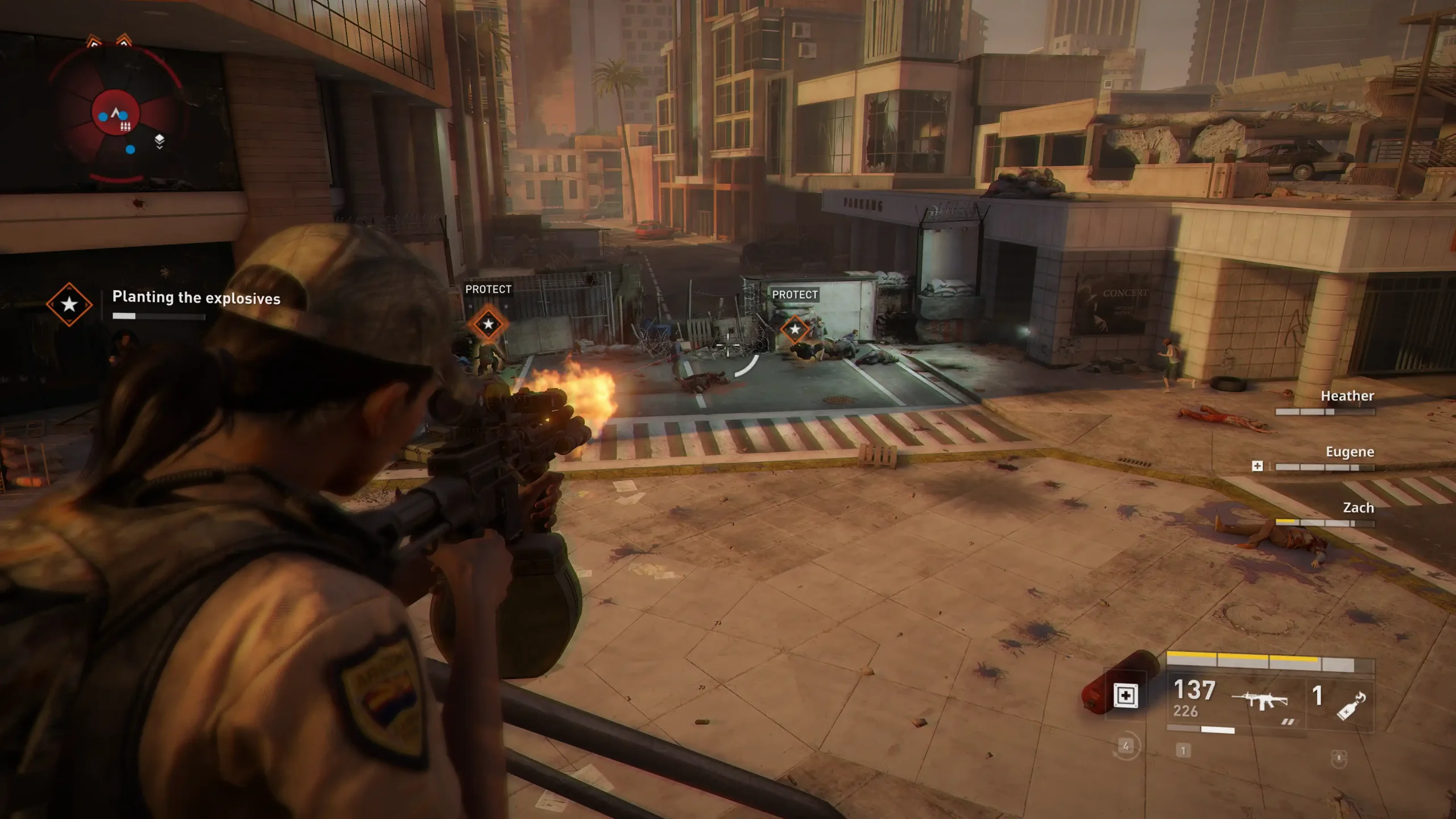Image resolution: width=1456 pixels, height=819 pixels.
Task: Select teammate Eugene in the squad list
Action: [1349, 452]
